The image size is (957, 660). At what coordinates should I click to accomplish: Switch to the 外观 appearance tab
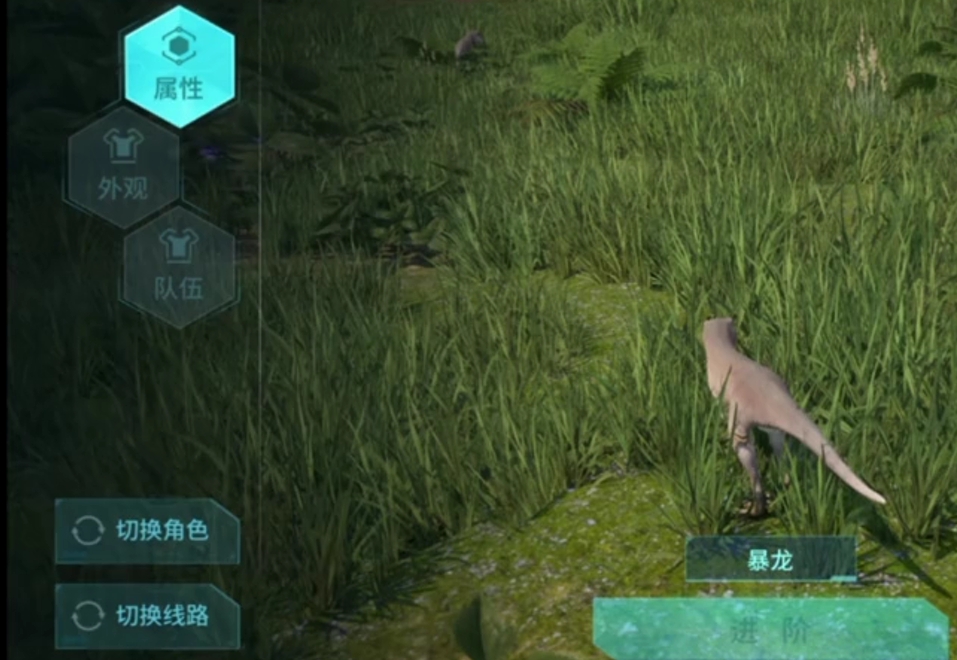point(123,167)
